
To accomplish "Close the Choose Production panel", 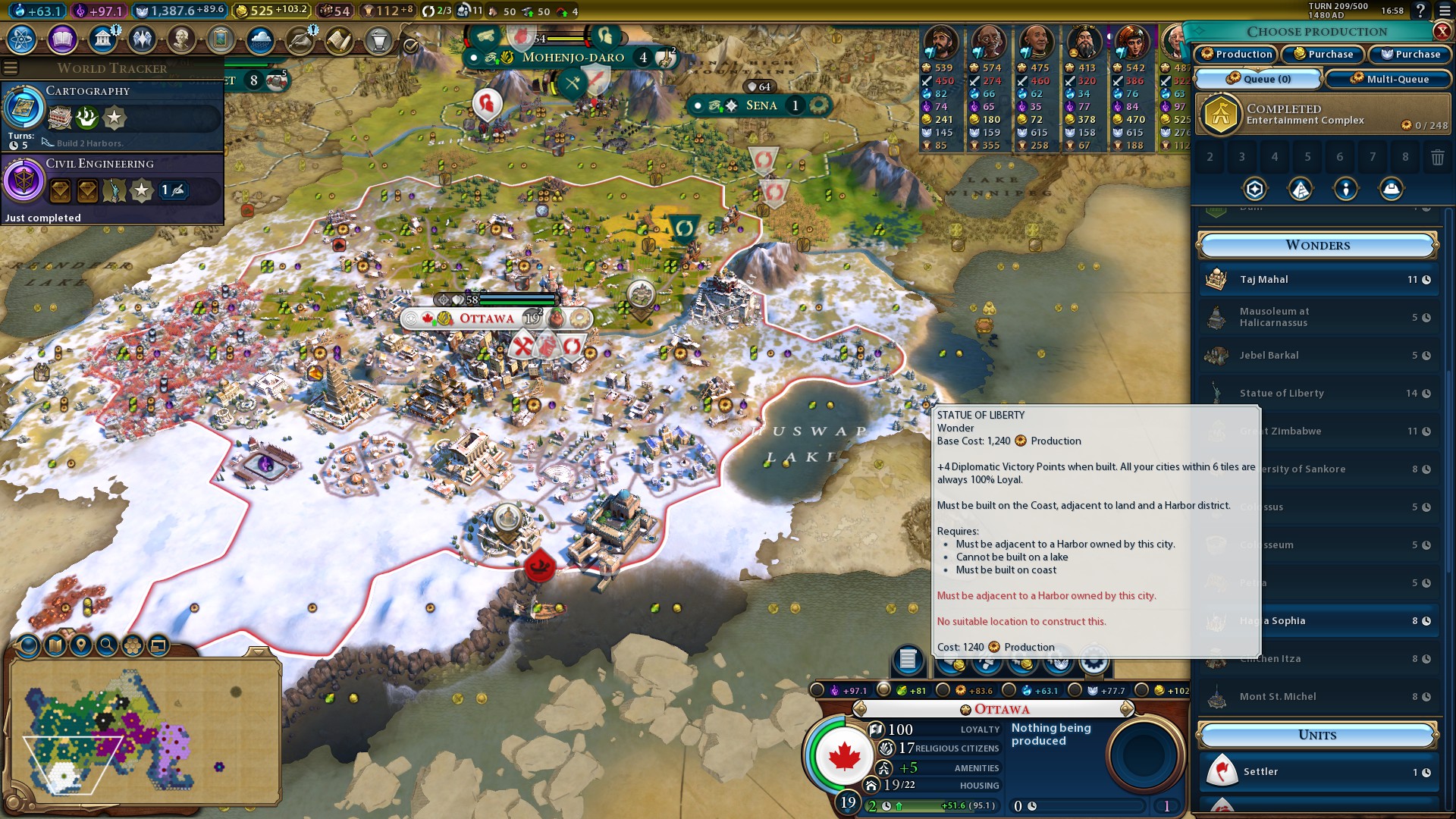I will (x=1442, y=31).
